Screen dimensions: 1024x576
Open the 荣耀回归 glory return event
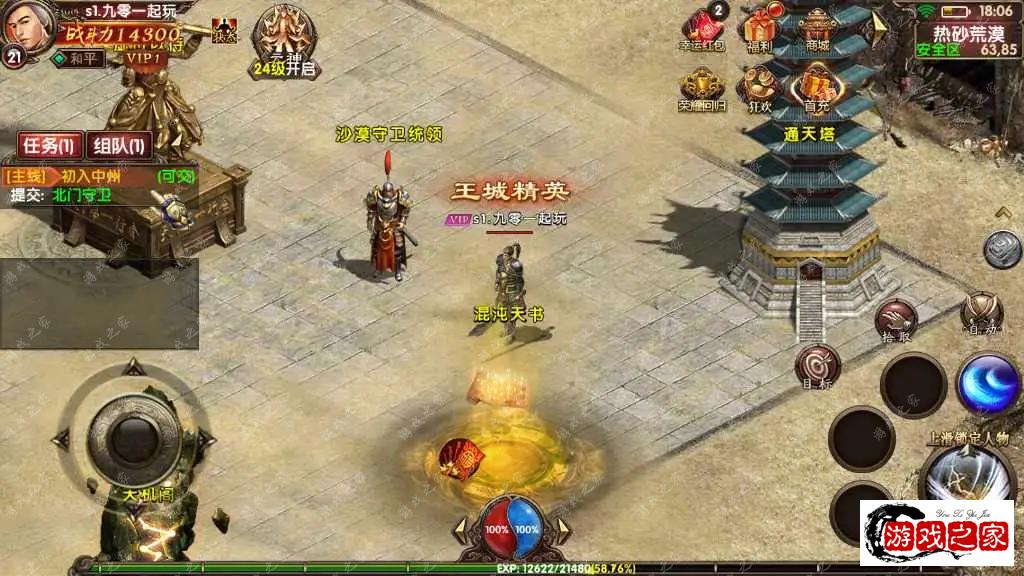click(703, 89)
